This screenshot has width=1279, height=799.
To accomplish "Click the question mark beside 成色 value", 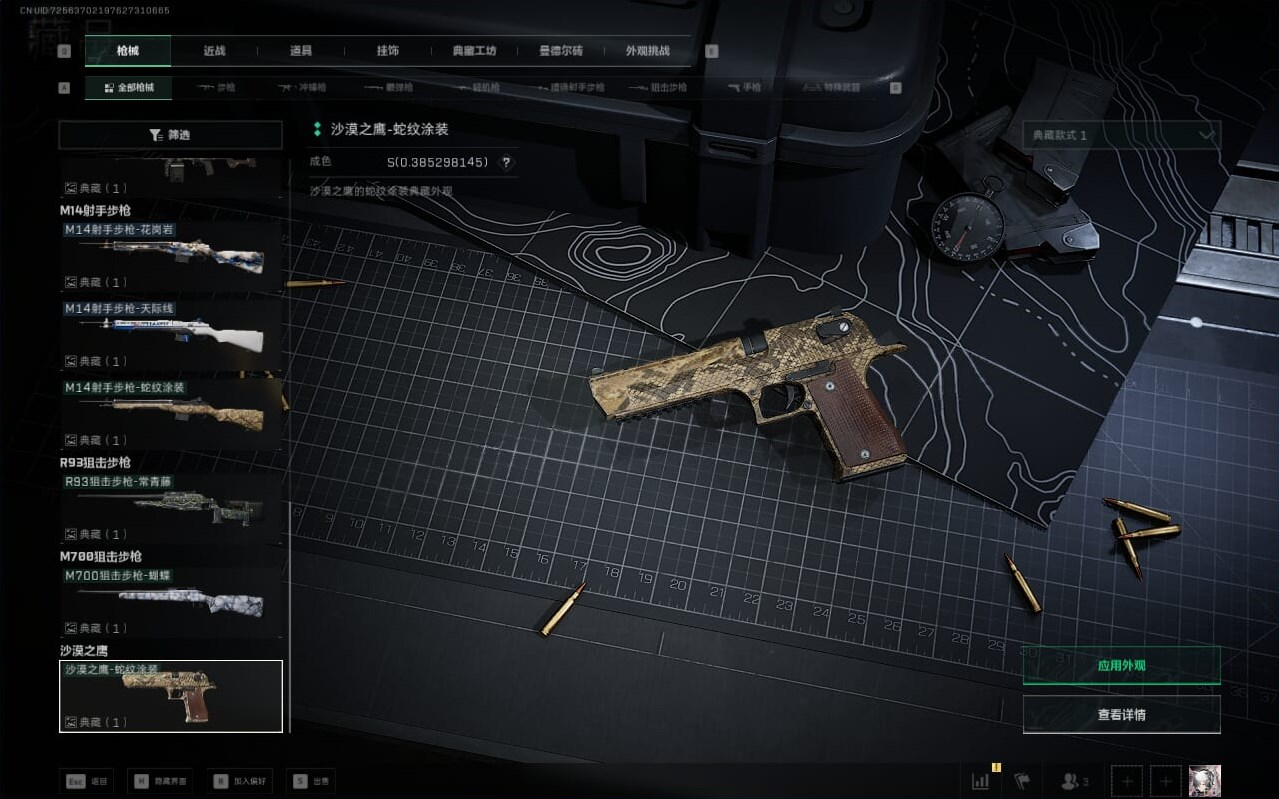I will pyautogui.click(x=506, y=162).
